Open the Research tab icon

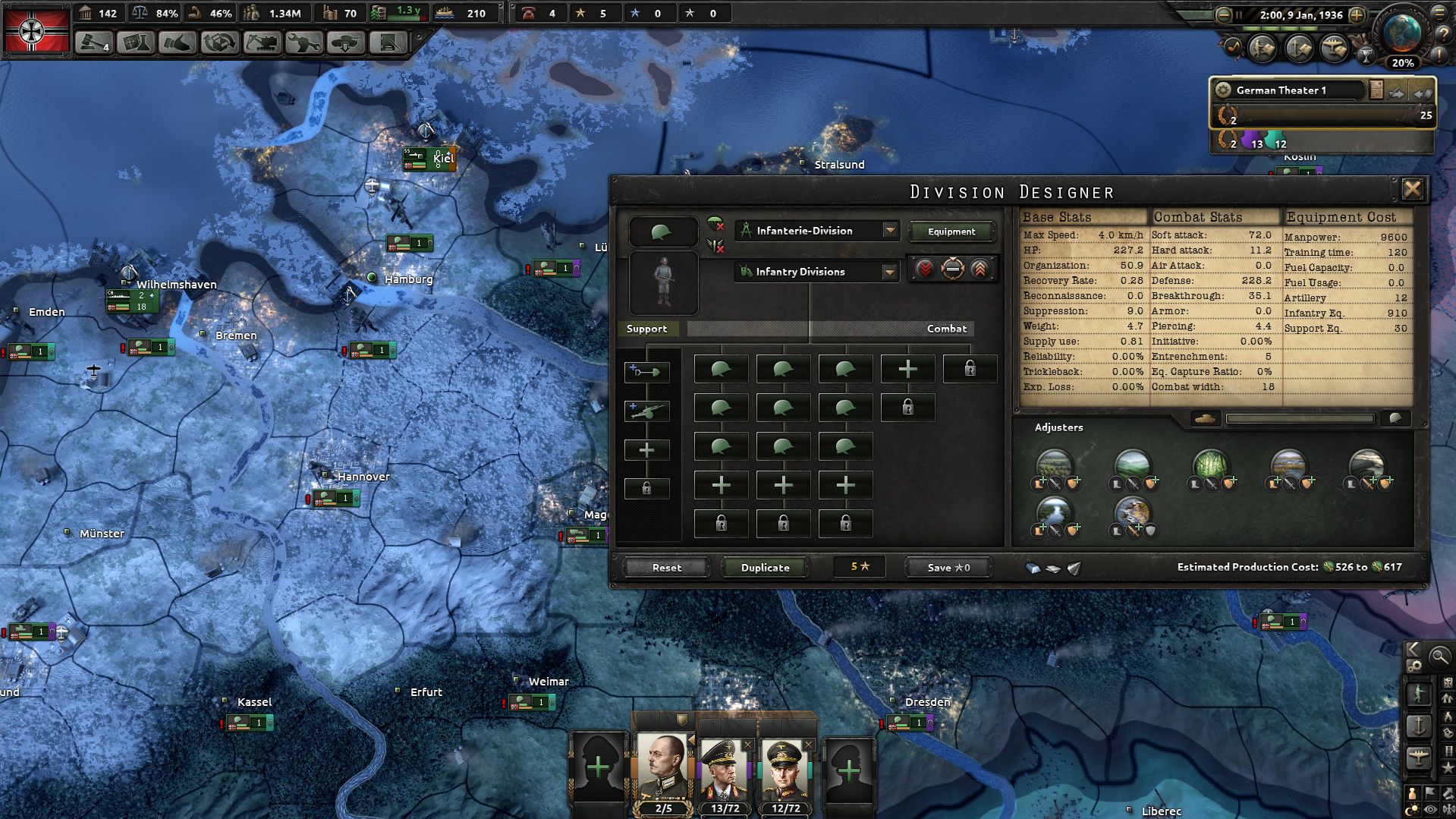tap(134, 43)
